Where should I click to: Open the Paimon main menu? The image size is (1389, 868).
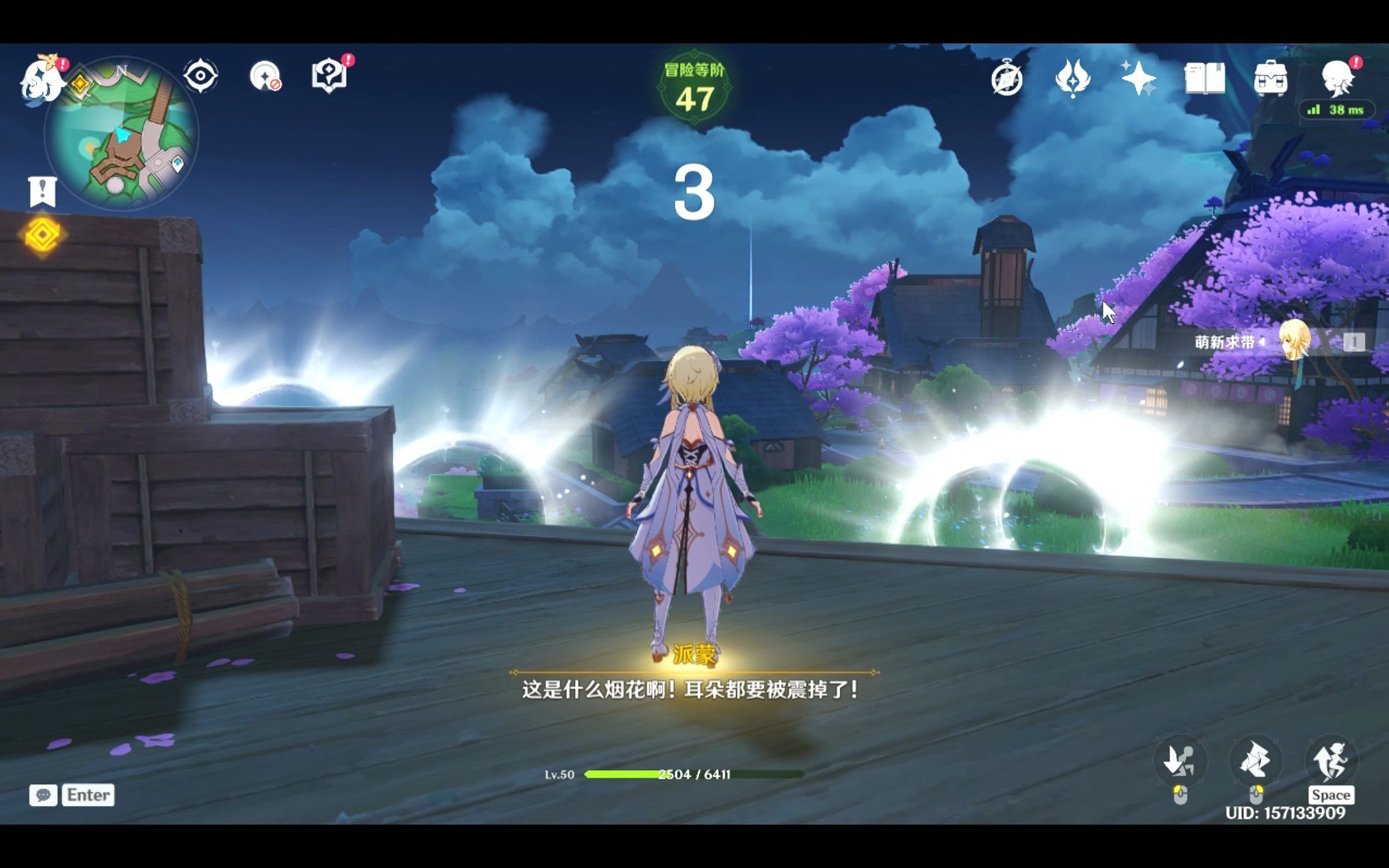click(41, 77)
